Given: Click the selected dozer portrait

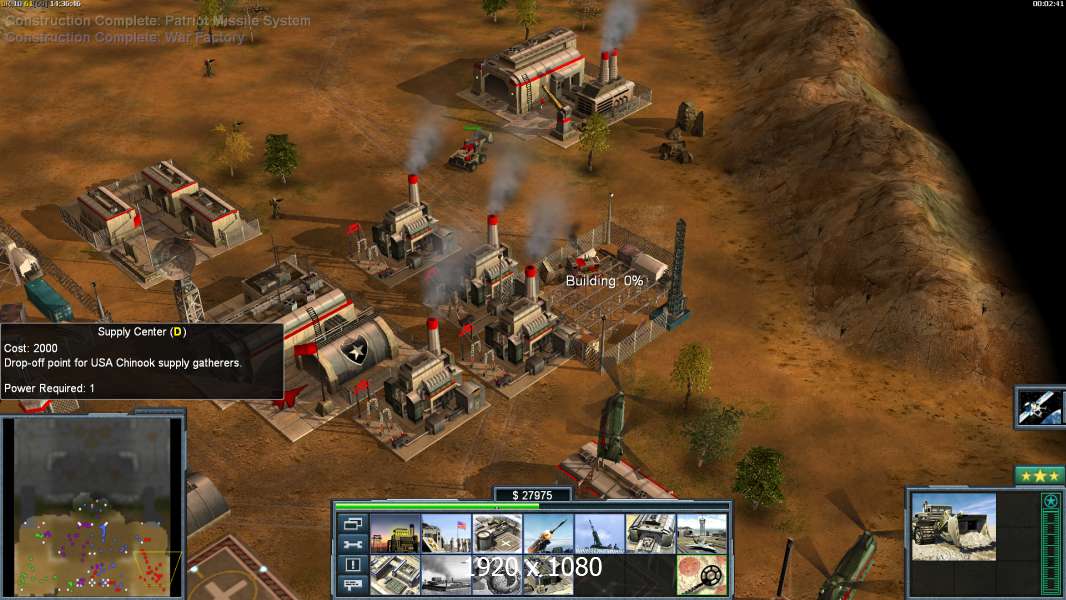Looking at the screenshot, I should (954, 527).
